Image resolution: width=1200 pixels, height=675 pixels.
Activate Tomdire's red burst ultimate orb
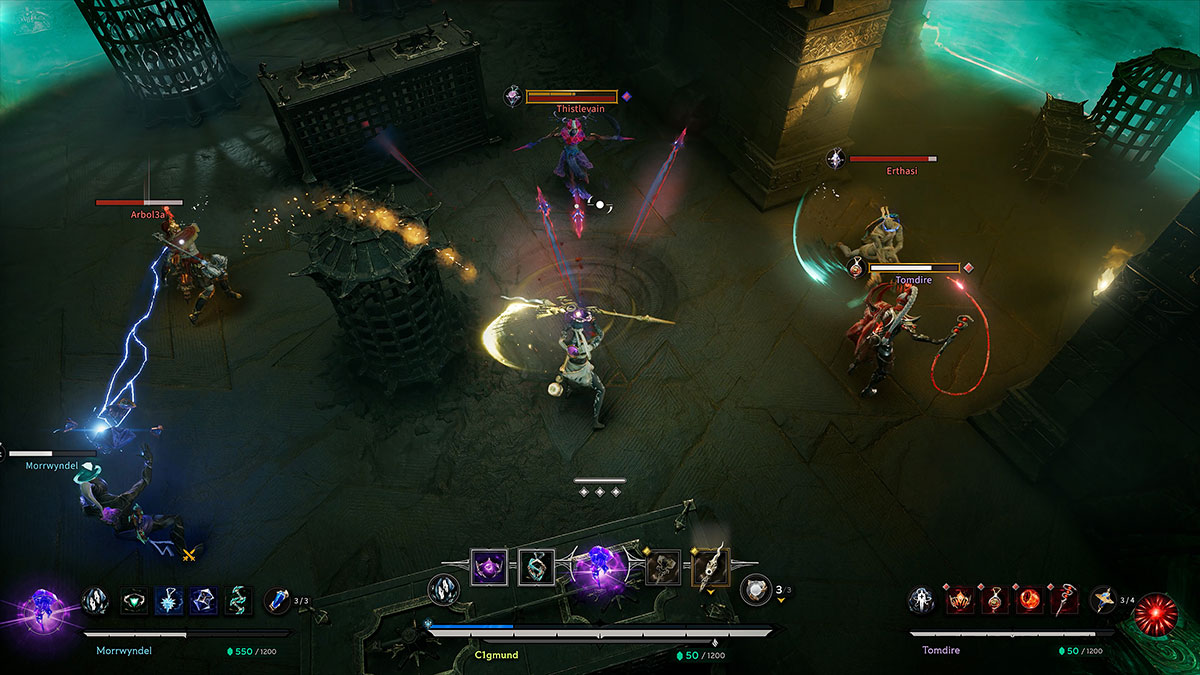1156,612
